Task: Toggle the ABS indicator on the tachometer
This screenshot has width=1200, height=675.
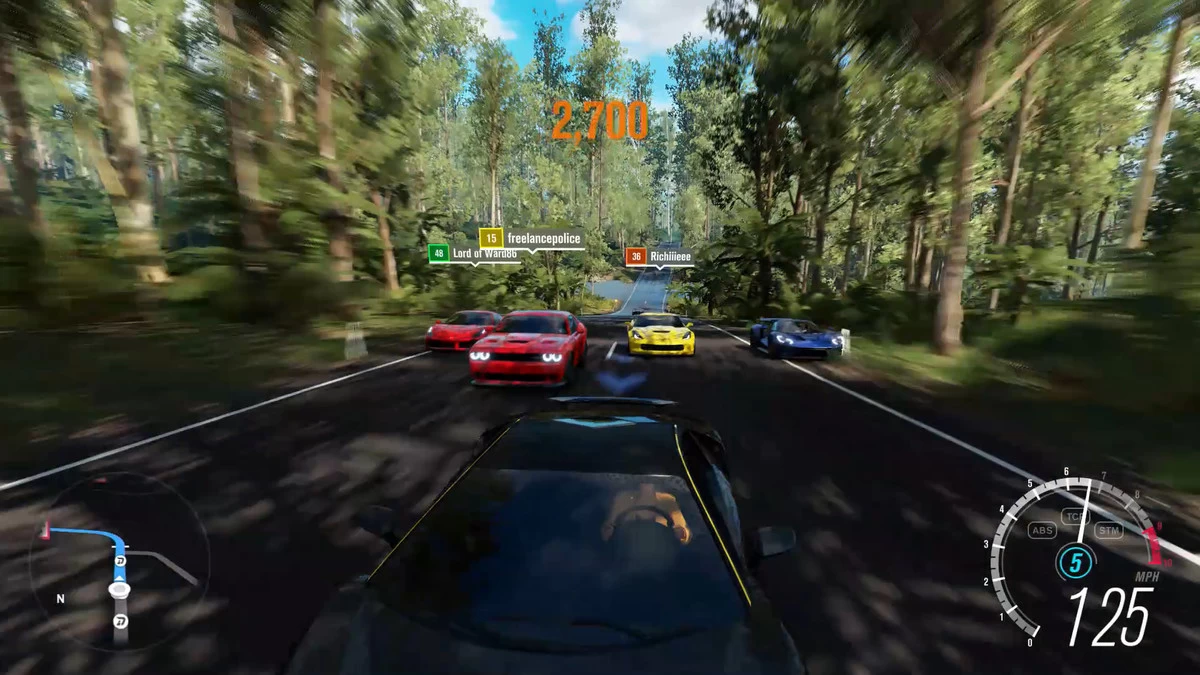Action: coord(1042,530)
